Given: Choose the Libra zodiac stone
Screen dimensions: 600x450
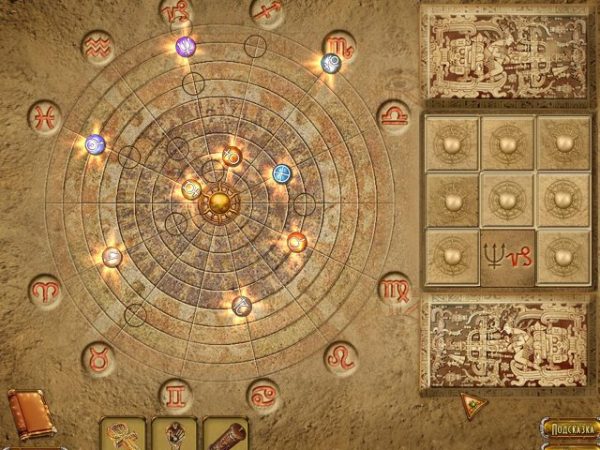Looking at the screenshot, I should (x=394, y=115).
